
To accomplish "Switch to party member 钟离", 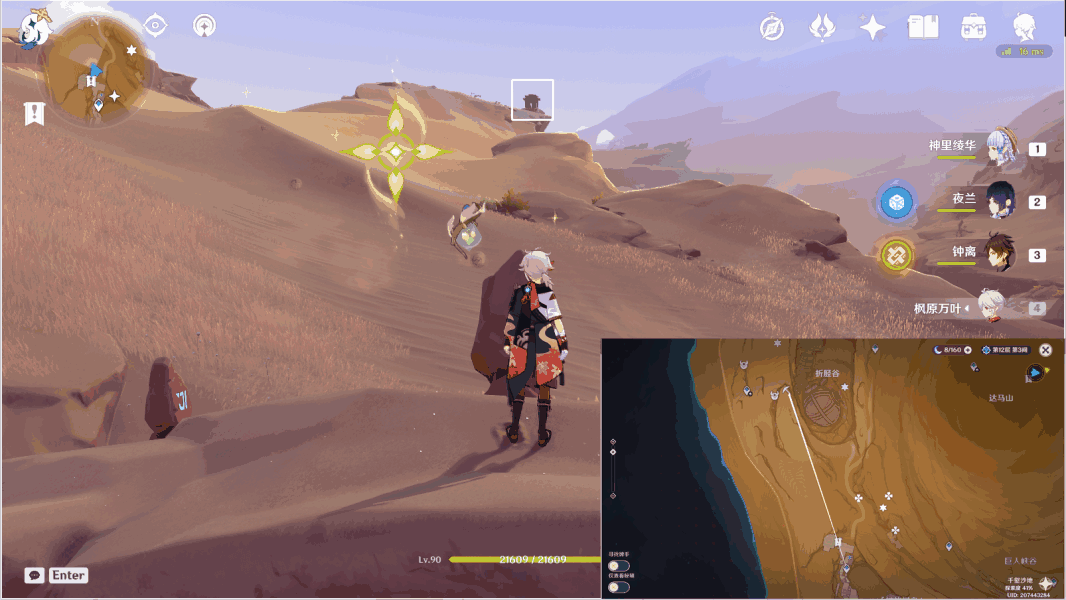I will coord(1000,254).
